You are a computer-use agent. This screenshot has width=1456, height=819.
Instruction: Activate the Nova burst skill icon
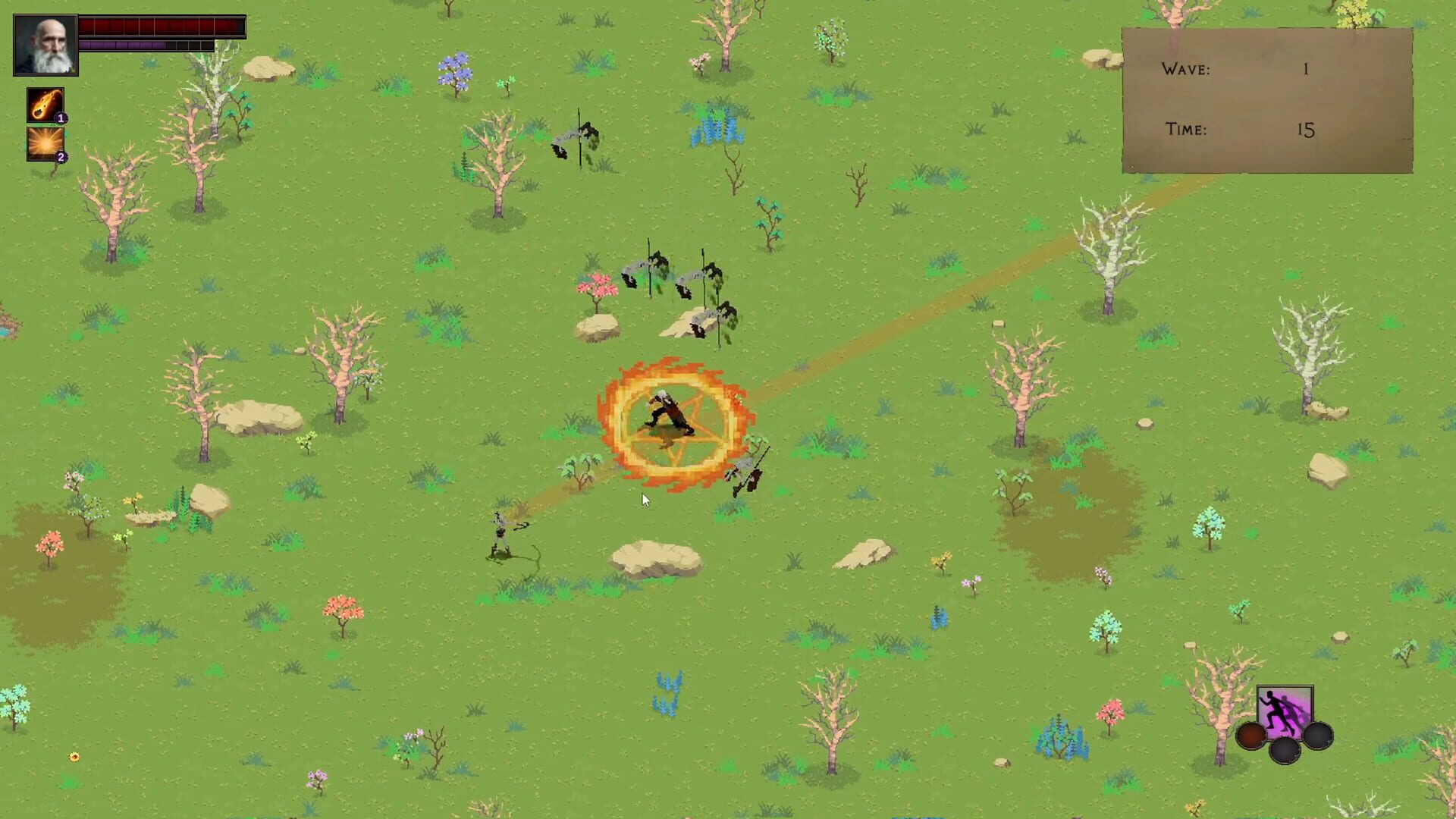tap(45, 146)
